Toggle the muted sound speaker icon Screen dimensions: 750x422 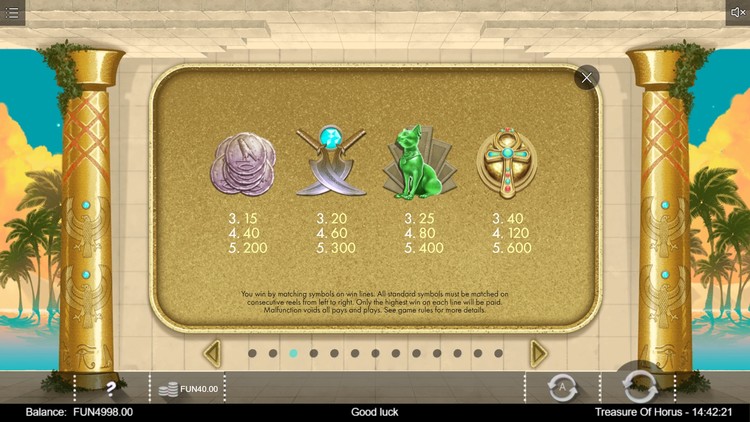[x=737, y=12]
